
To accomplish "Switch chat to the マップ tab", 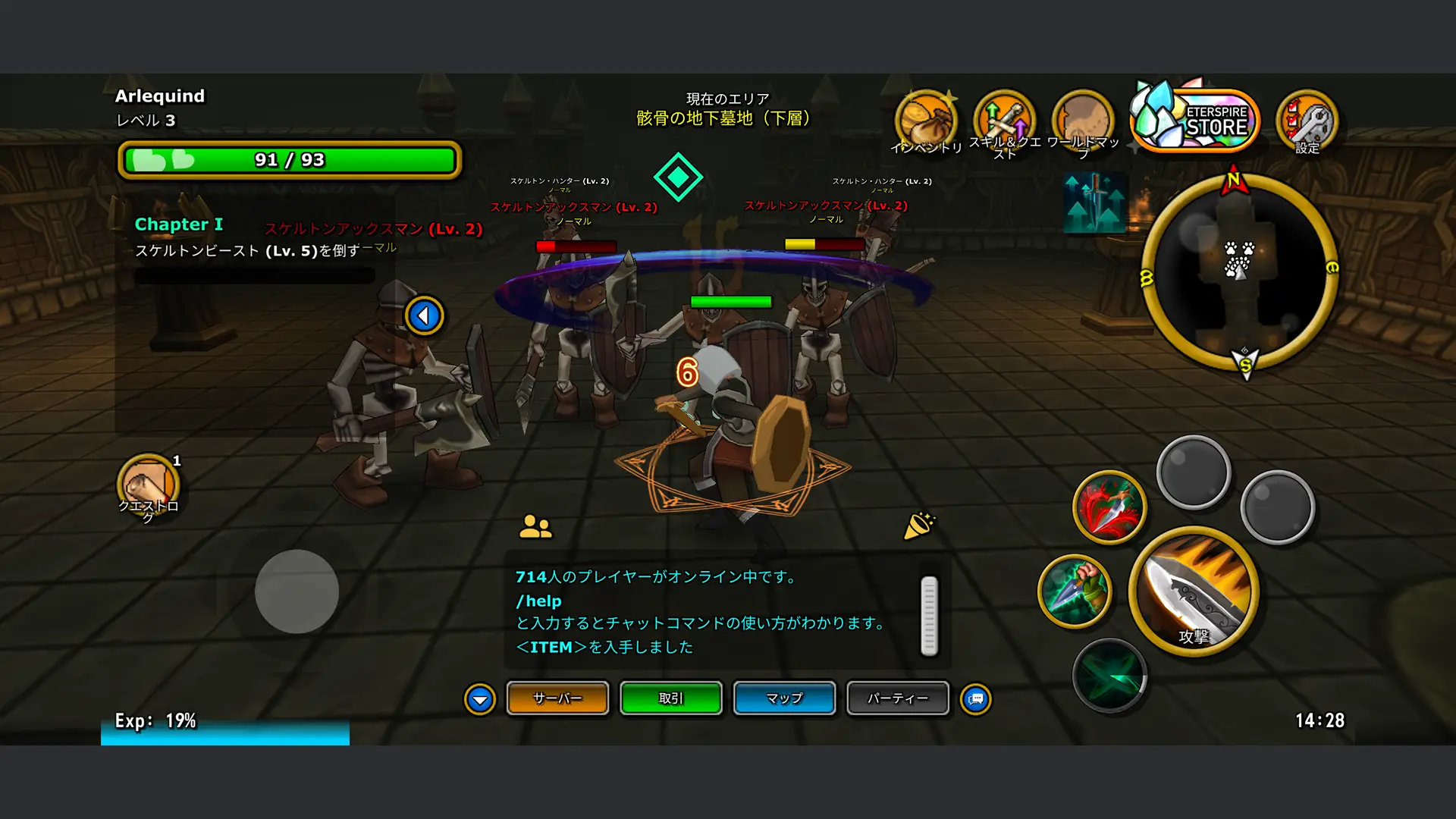I will click(x=784, y=698).
